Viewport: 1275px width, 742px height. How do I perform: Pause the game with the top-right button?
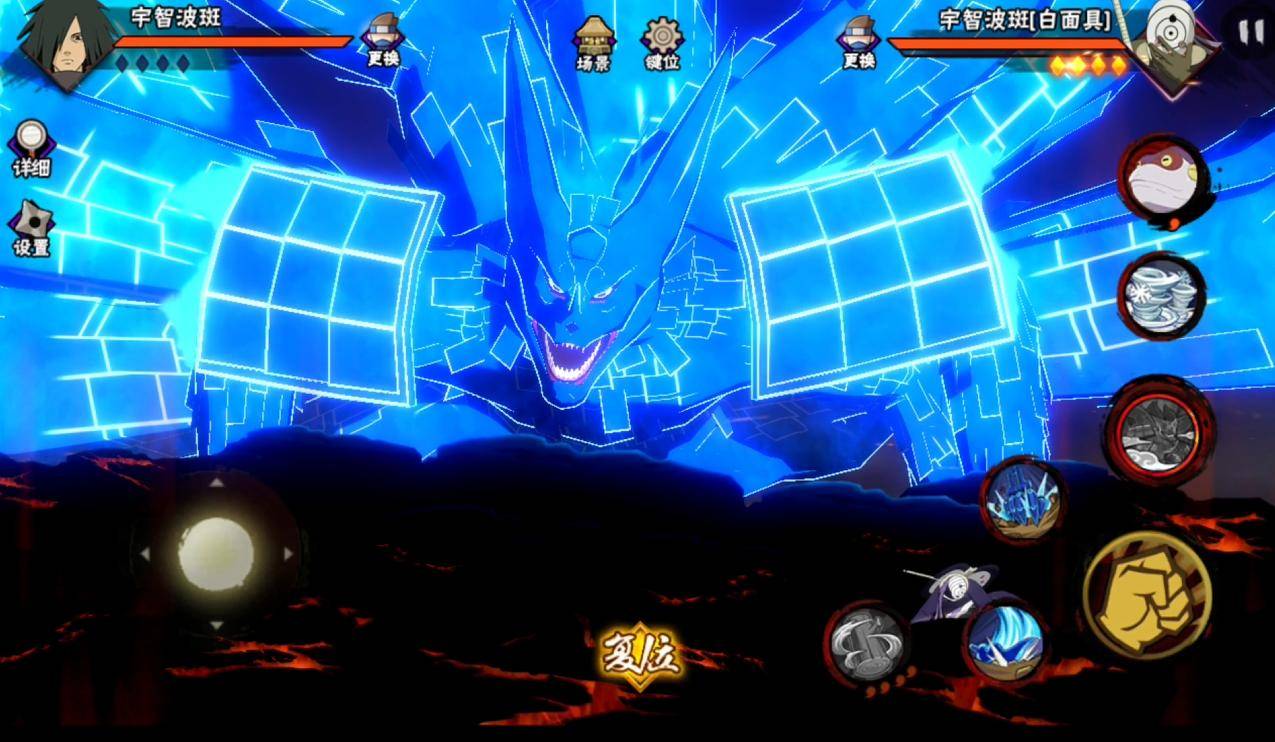(x=1250, y=32)
